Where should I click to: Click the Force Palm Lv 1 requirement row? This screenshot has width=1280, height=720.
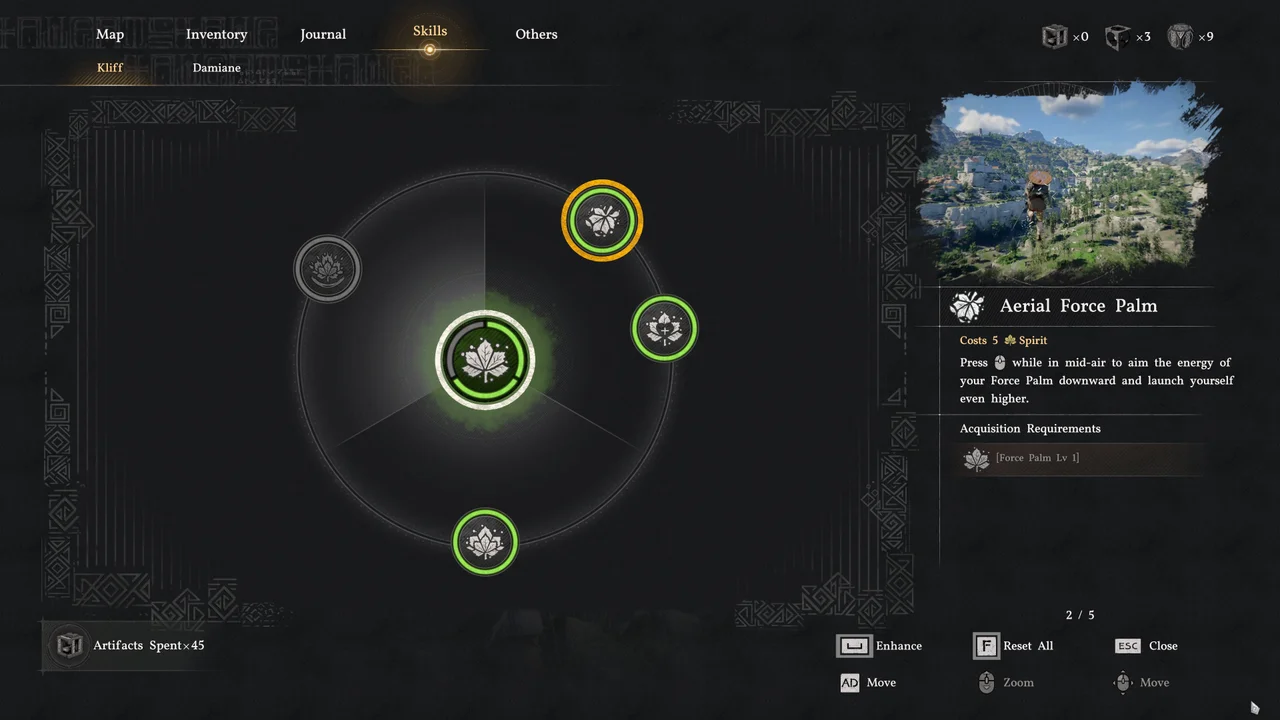[x=1080, y=458]
